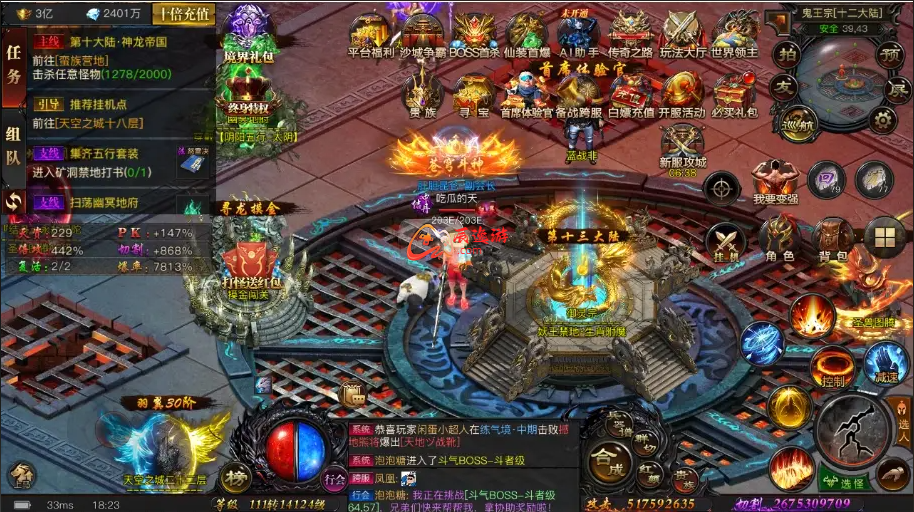Open the 十倍充值 recharge button

[183, 14]
